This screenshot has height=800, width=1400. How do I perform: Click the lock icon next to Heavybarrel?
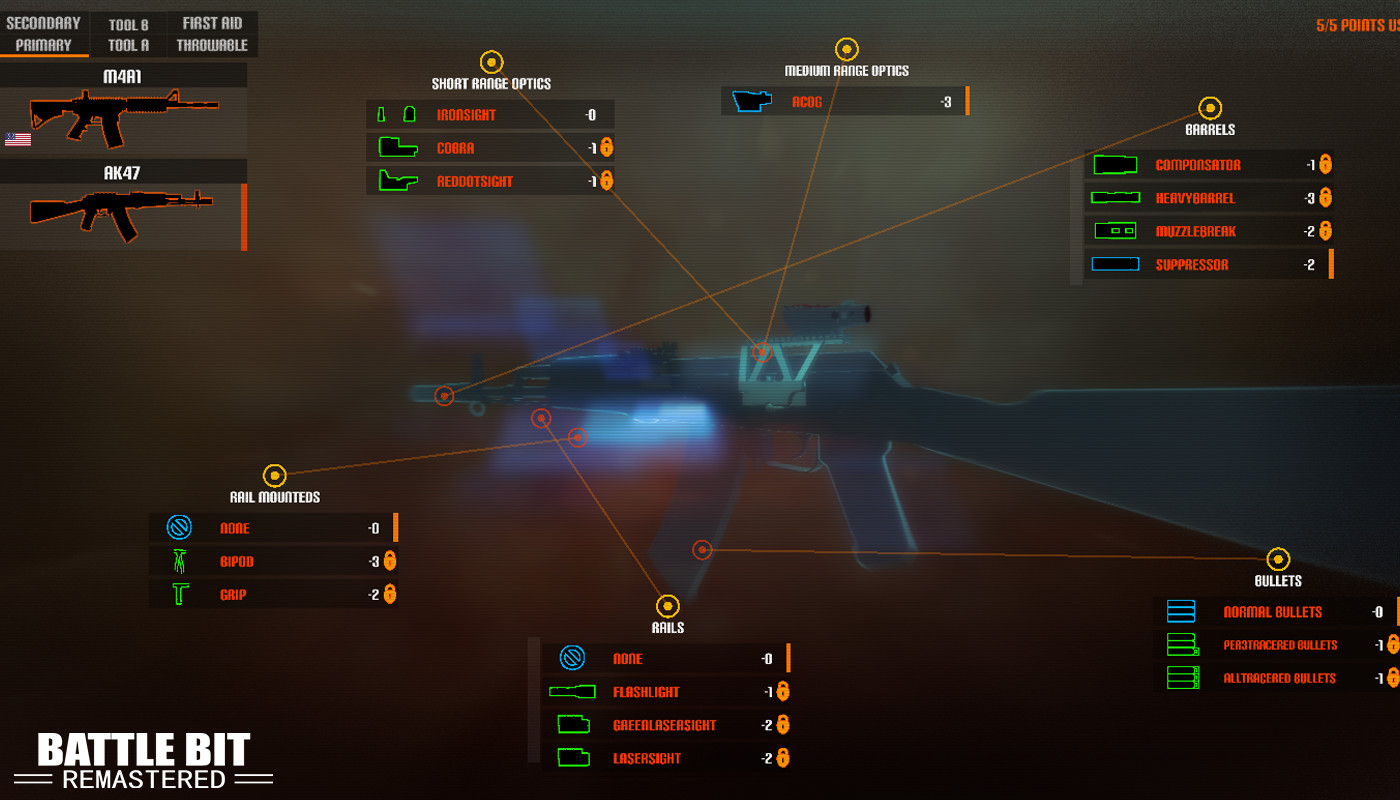pos(1324,198)
